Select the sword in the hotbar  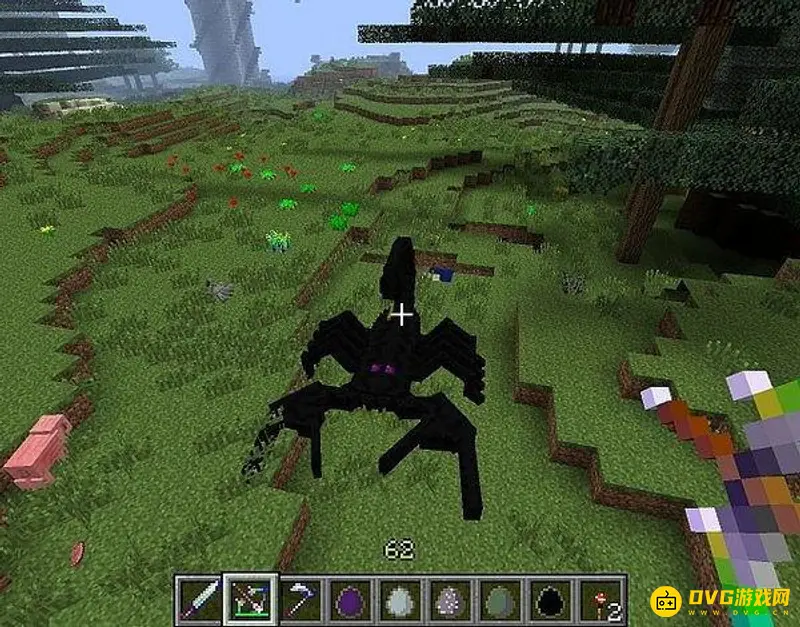[197, 599]
